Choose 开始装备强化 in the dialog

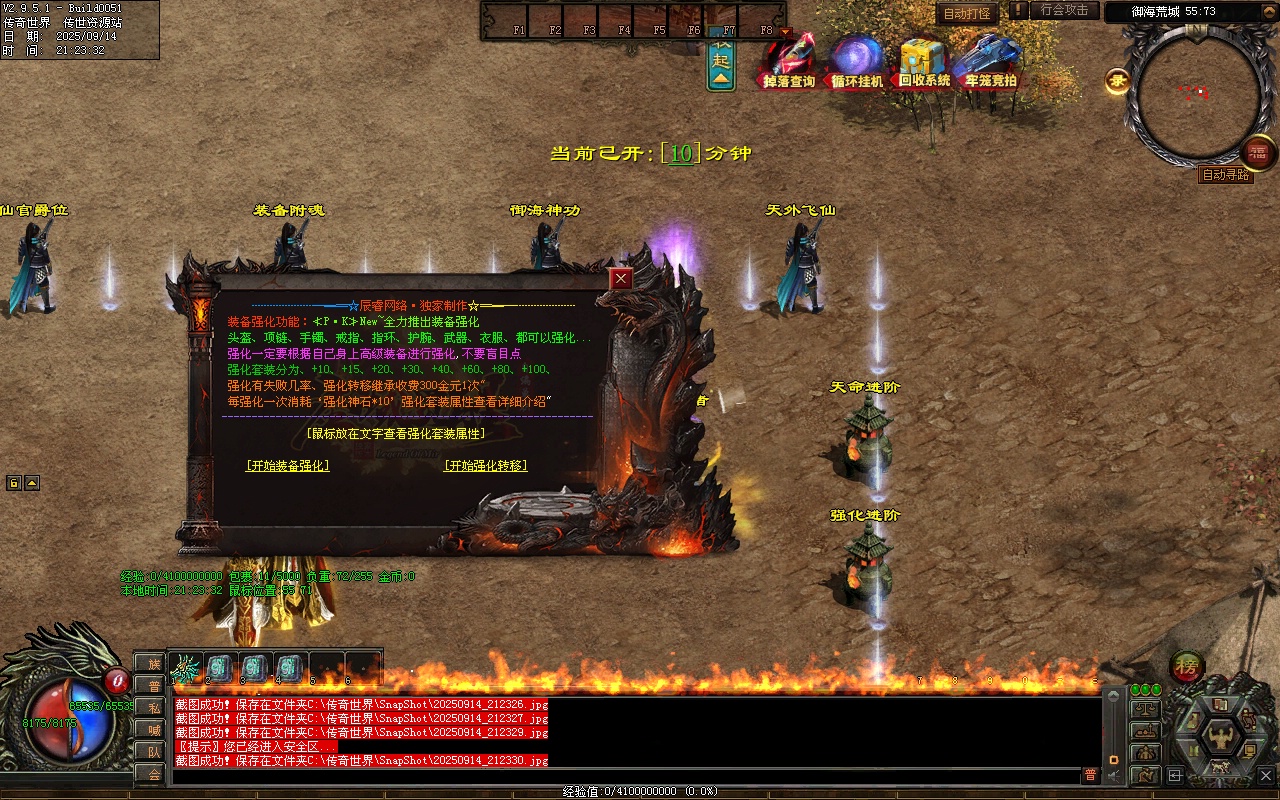(287, 466)
